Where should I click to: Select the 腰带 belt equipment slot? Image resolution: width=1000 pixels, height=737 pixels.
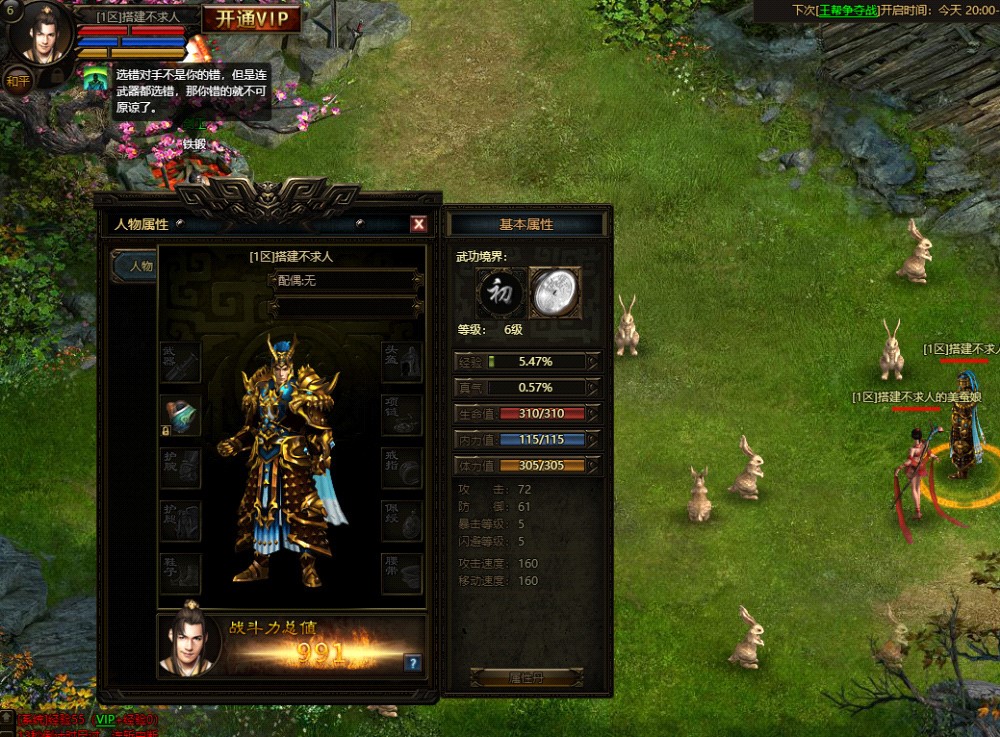pyautogui.click(x=402, y=574)
